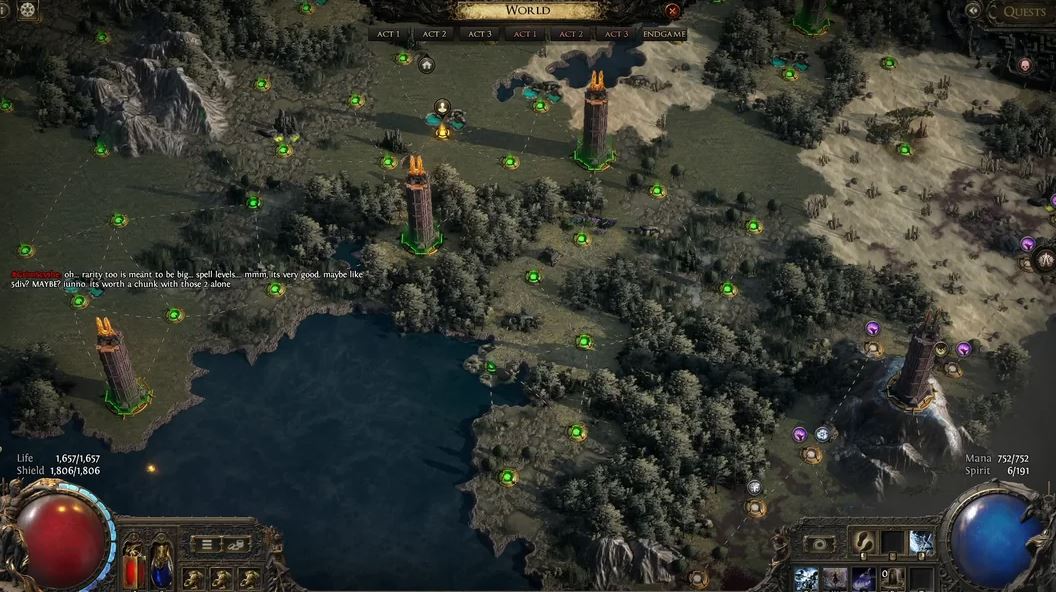Open the coins shop button

[x=237, y=544]
